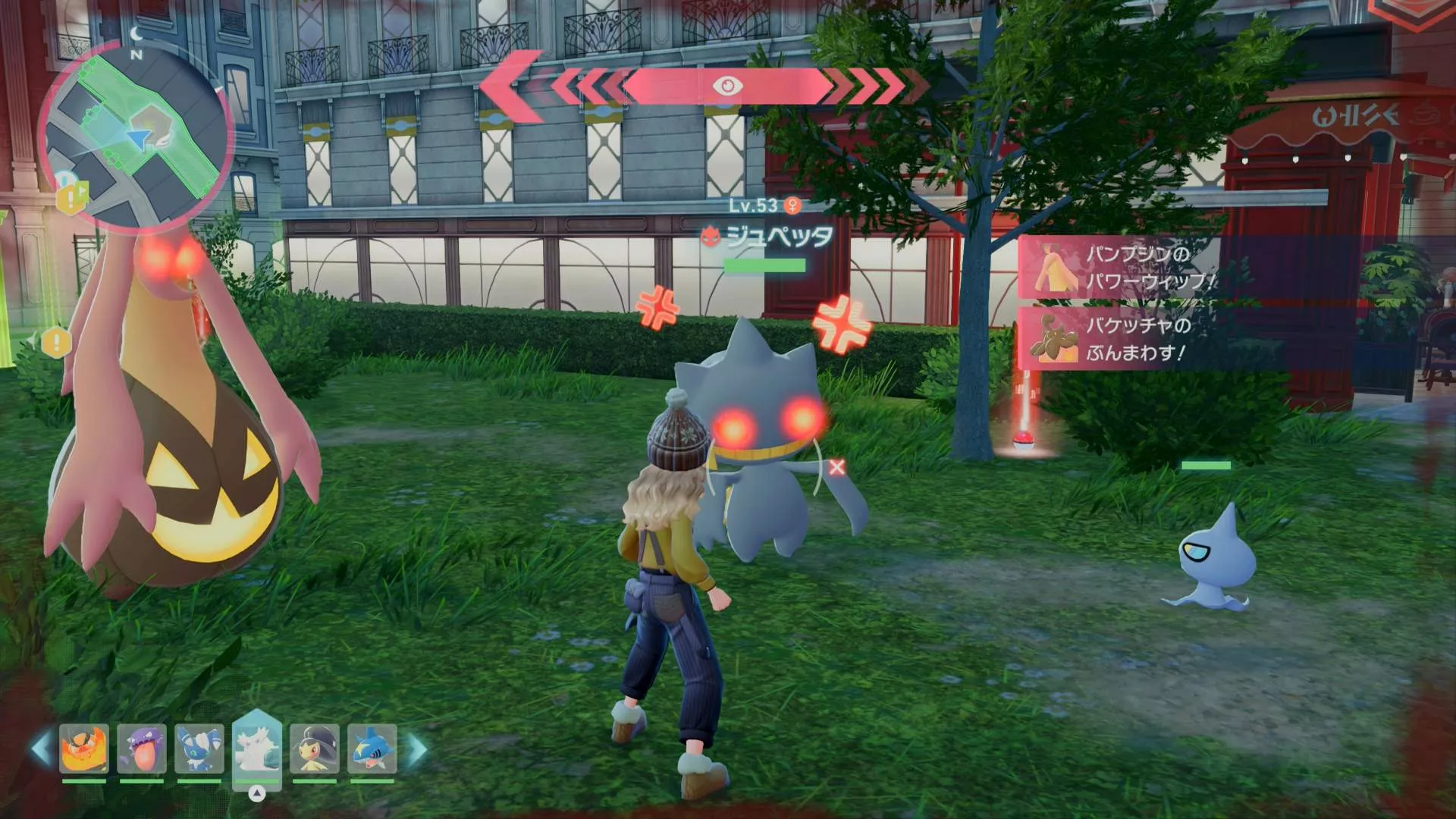Select Sharpedo's party icon
Screen dimensions: 1456x819
click(x=372, y=748)
